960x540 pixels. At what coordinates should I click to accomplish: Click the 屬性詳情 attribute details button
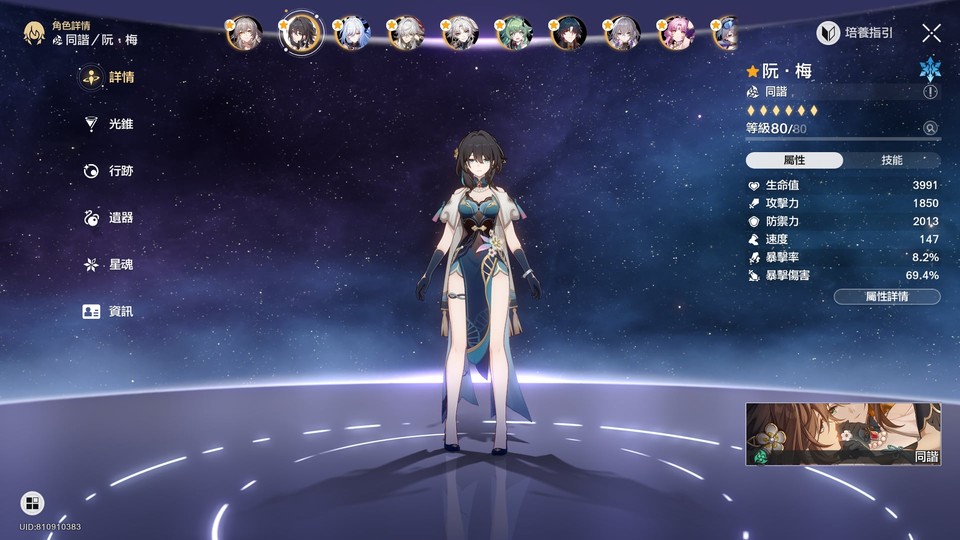pyautogui.click(x=886, y=297)
